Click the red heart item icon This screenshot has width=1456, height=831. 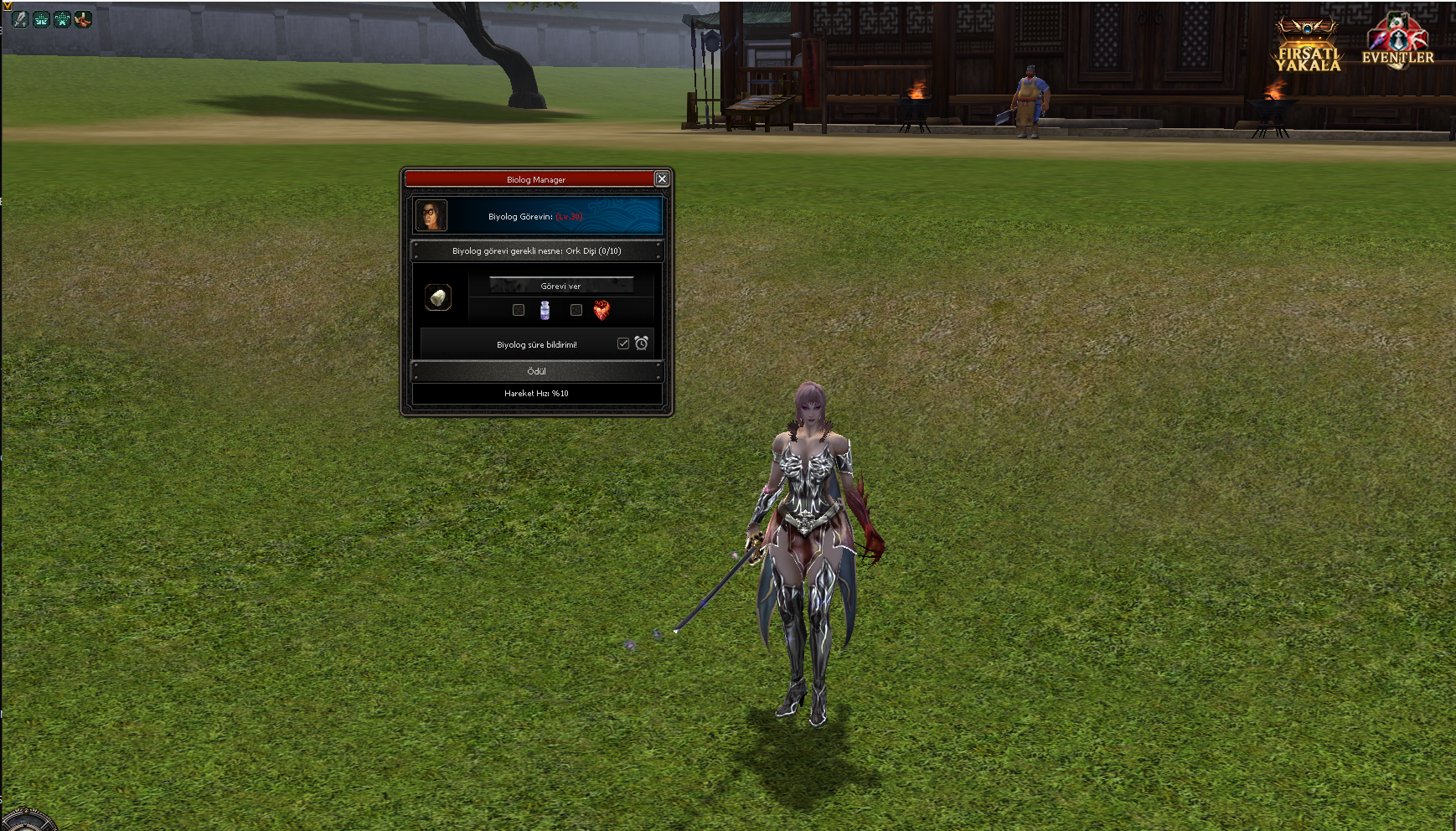pyautogui.click(x=602, y=311)
